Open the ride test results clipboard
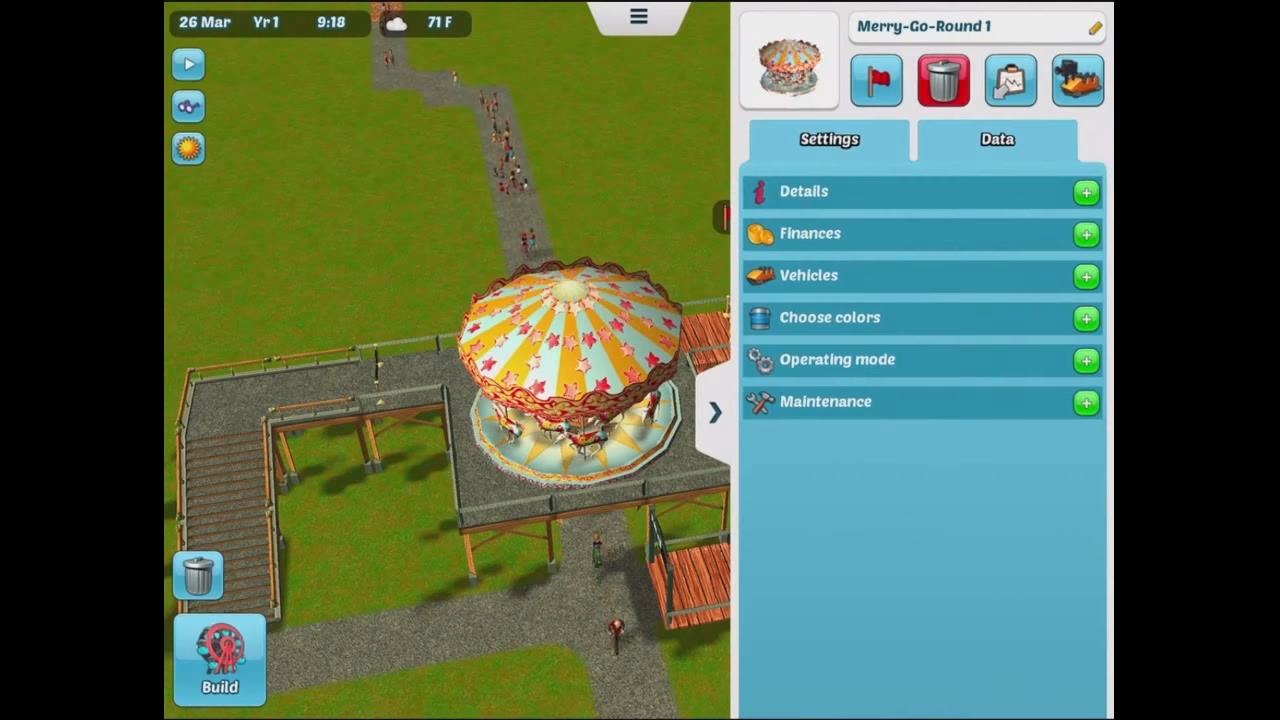Image resolution: width=1280 pixels, height=720 pixels. coord(1010,81)
